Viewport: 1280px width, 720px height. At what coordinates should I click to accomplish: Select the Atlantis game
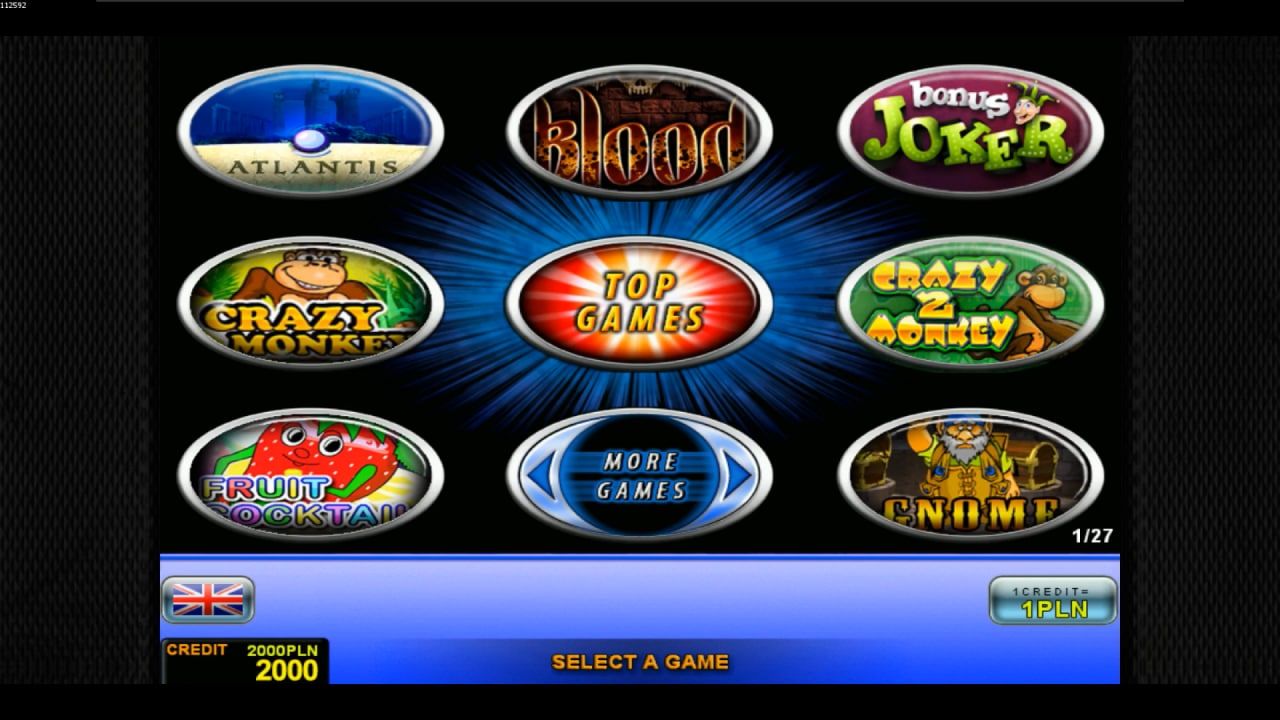(x=310, y=131)
